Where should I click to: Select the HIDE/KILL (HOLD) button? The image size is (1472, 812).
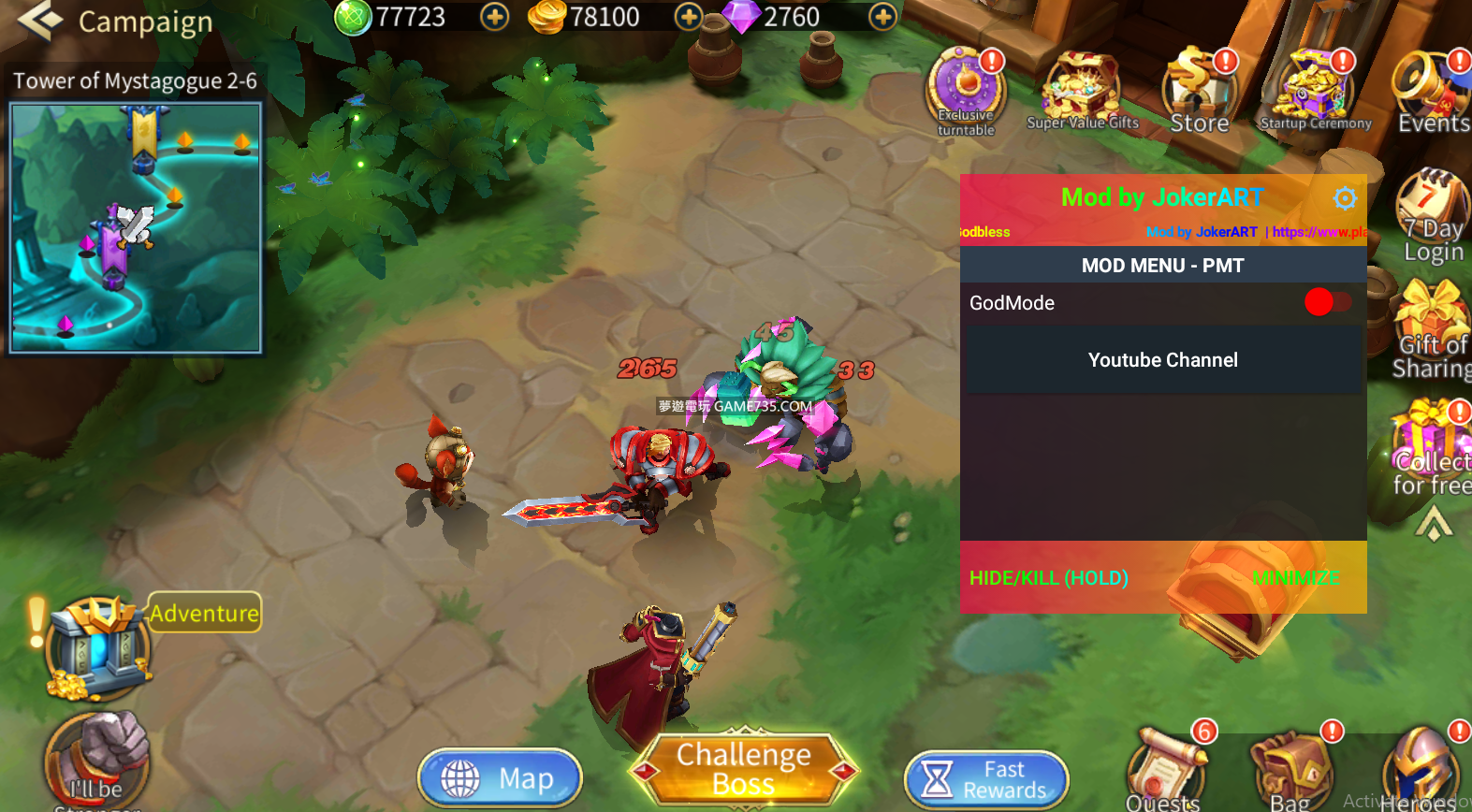coord(1048,578)
